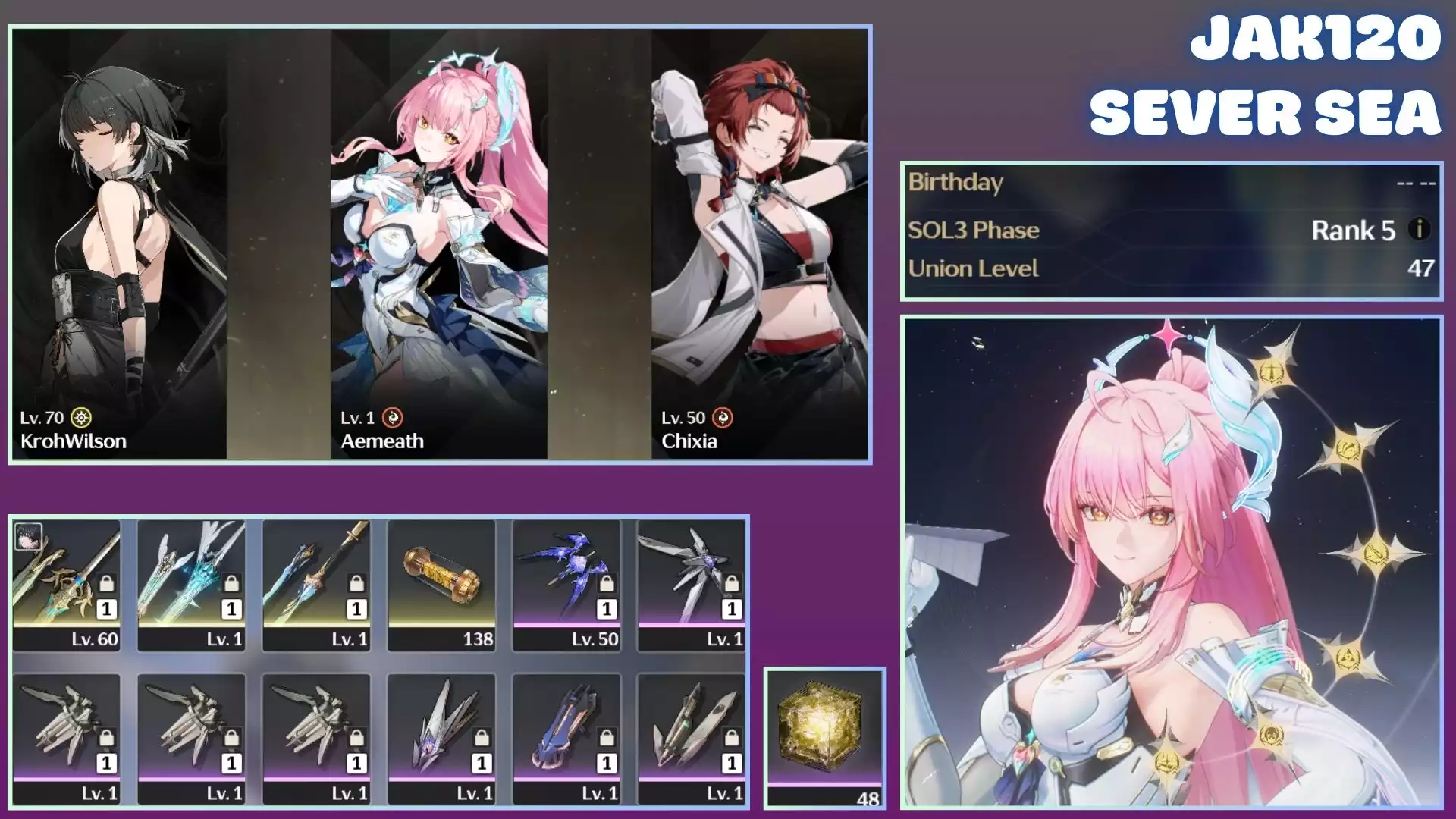Click the info icon beside Rank 5
The width and height of the screenshot is (1456, 819).
[x=1419, y=229]
